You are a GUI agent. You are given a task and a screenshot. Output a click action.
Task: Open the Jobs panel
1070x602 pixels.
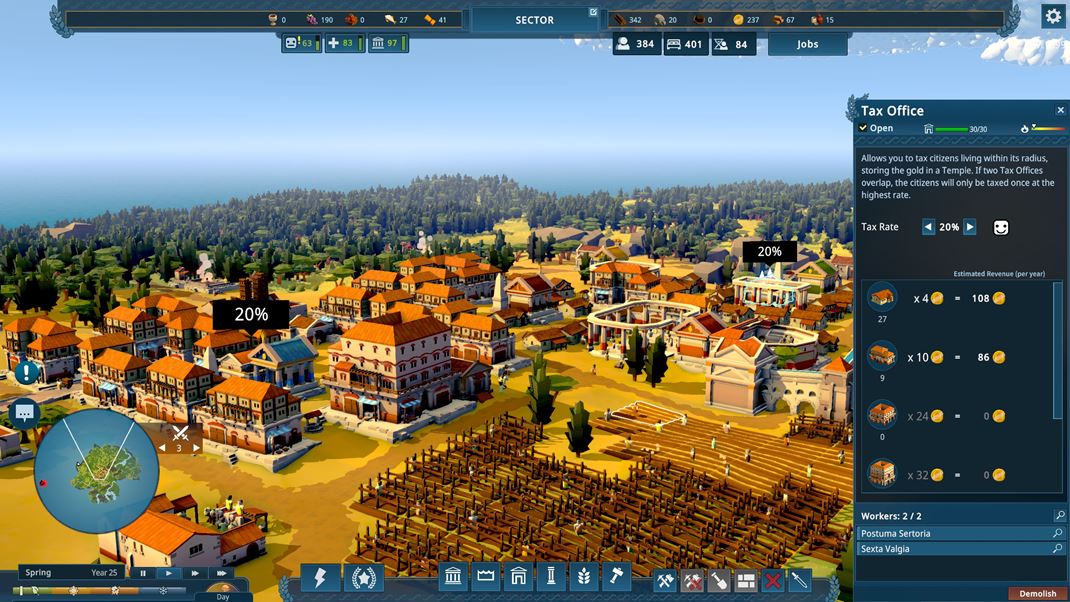[807, 44]
